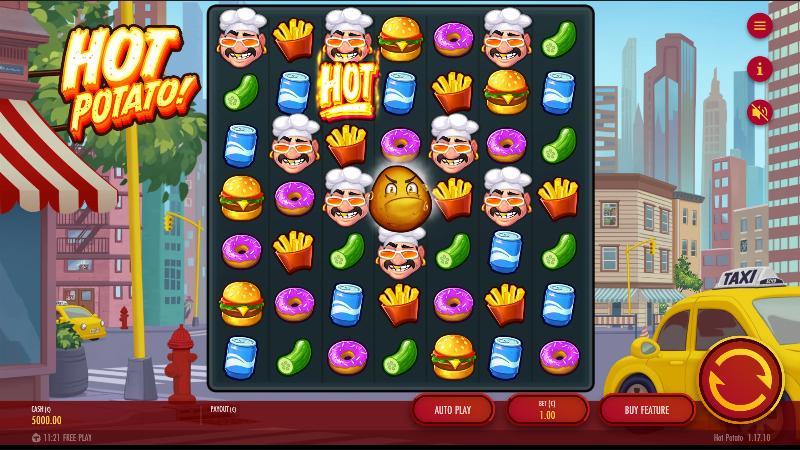Open the hamburger menu
800x450 pixels.
tap(759, 26)
